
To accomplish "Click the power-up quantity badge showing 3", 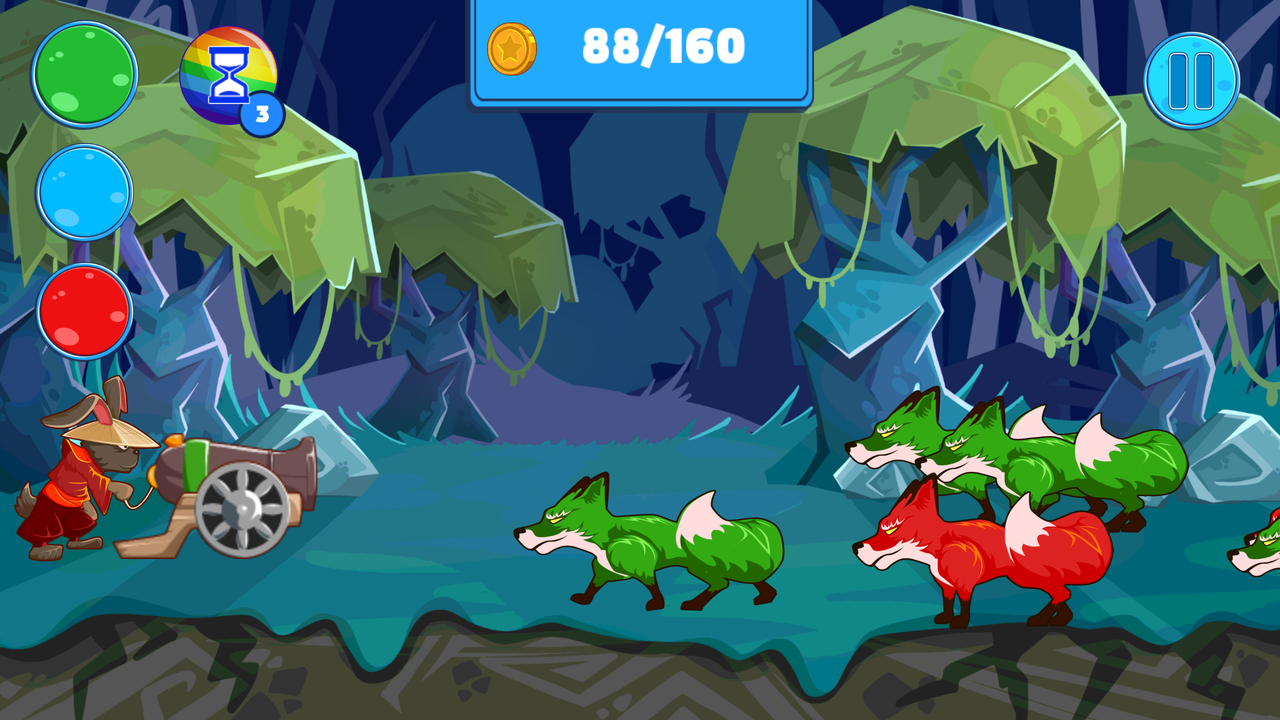I will tap(261, 115).
